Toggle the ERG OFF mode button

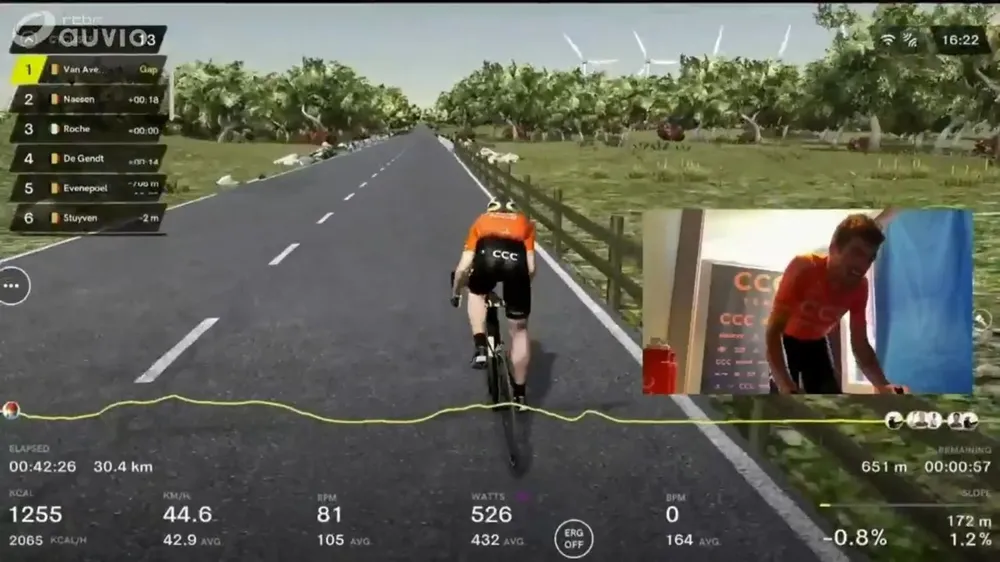pyautogui.click(x=574, y=538)
